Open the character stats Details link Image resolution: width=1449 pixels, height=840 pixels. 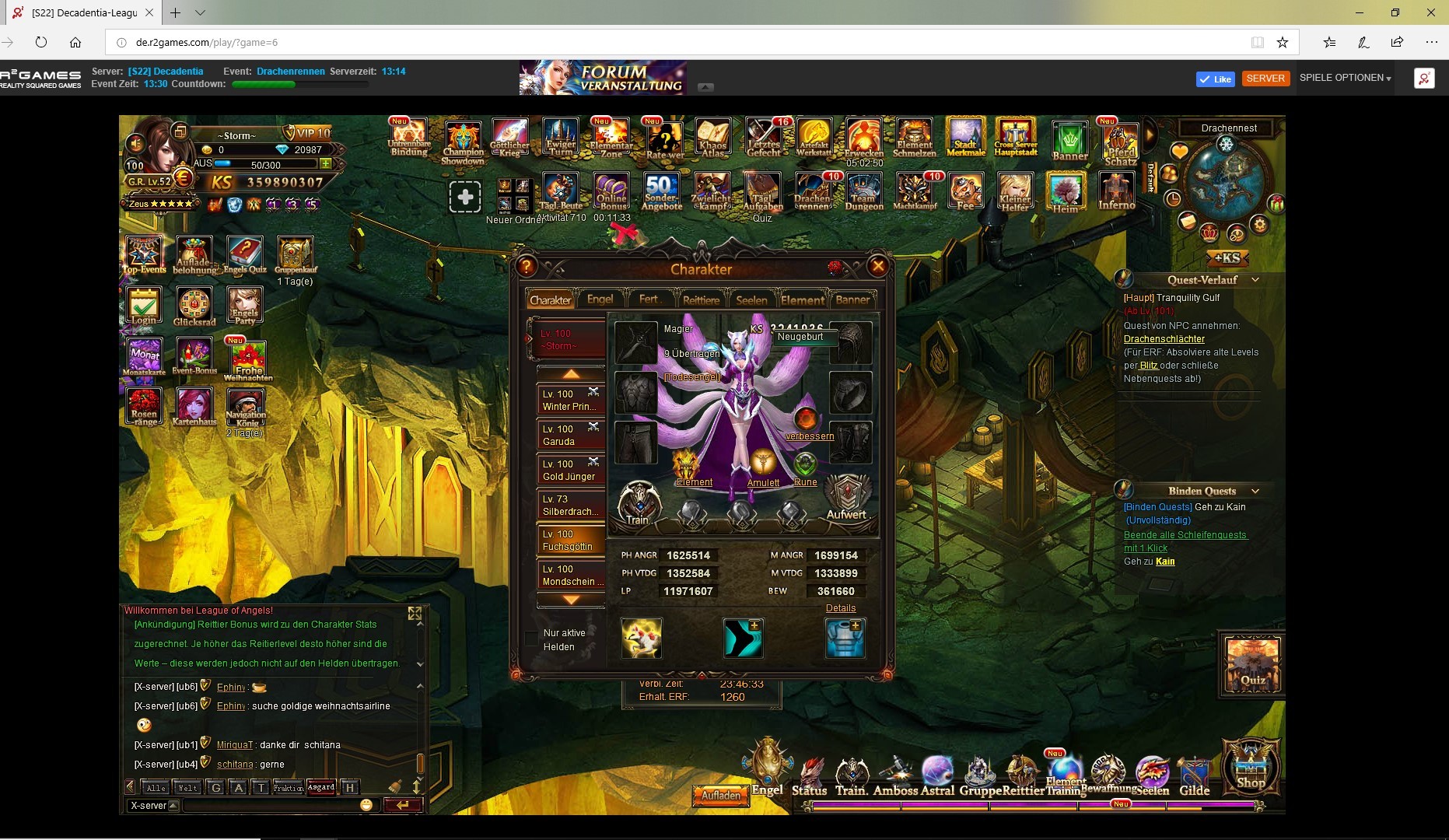[840, 608]
